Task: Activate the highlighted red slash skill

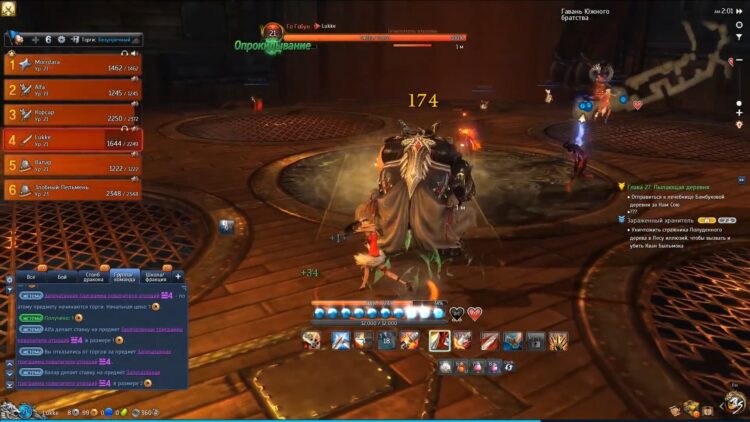Action: point(439,340)
